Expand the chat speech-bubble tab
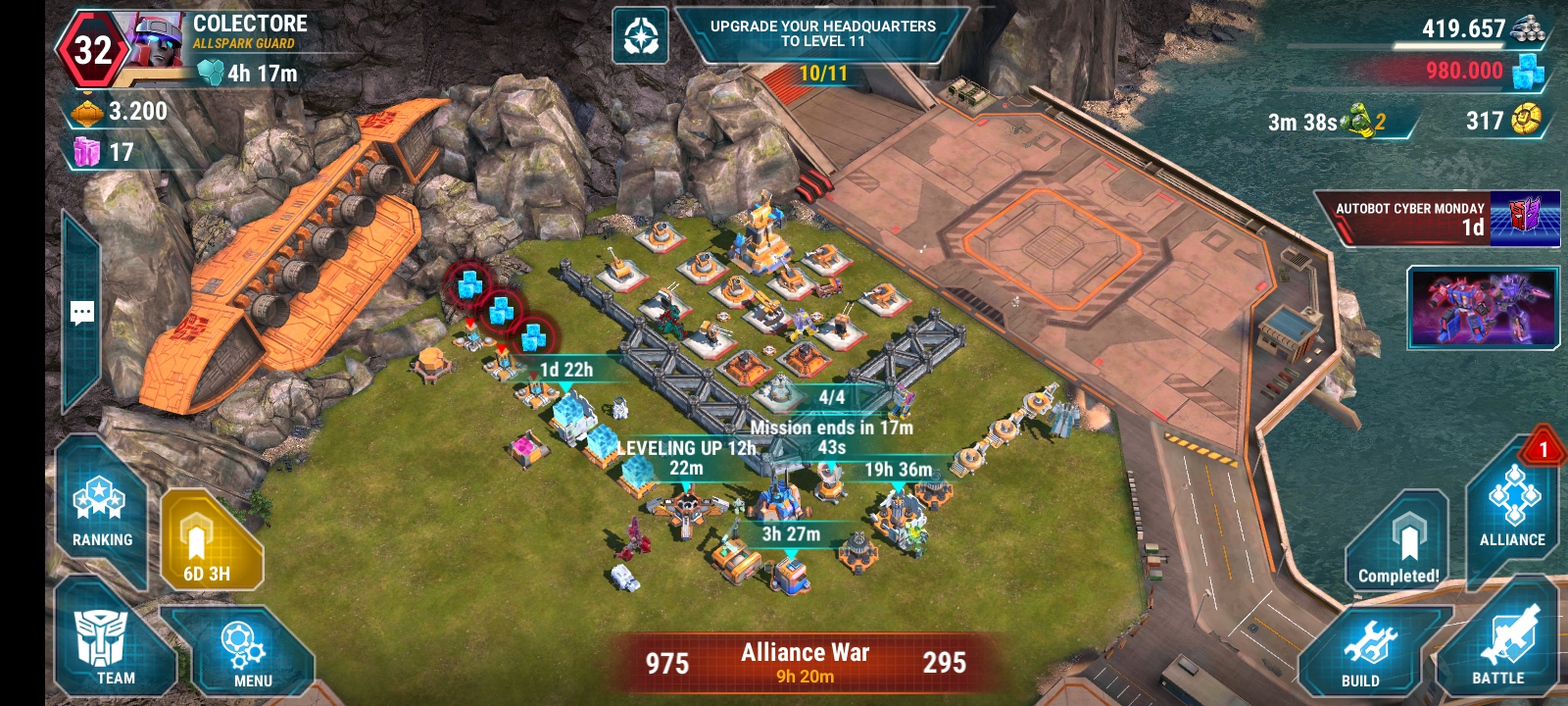Screen dimensions: 1568x706 pyautogui.click(x=82, y=313)
